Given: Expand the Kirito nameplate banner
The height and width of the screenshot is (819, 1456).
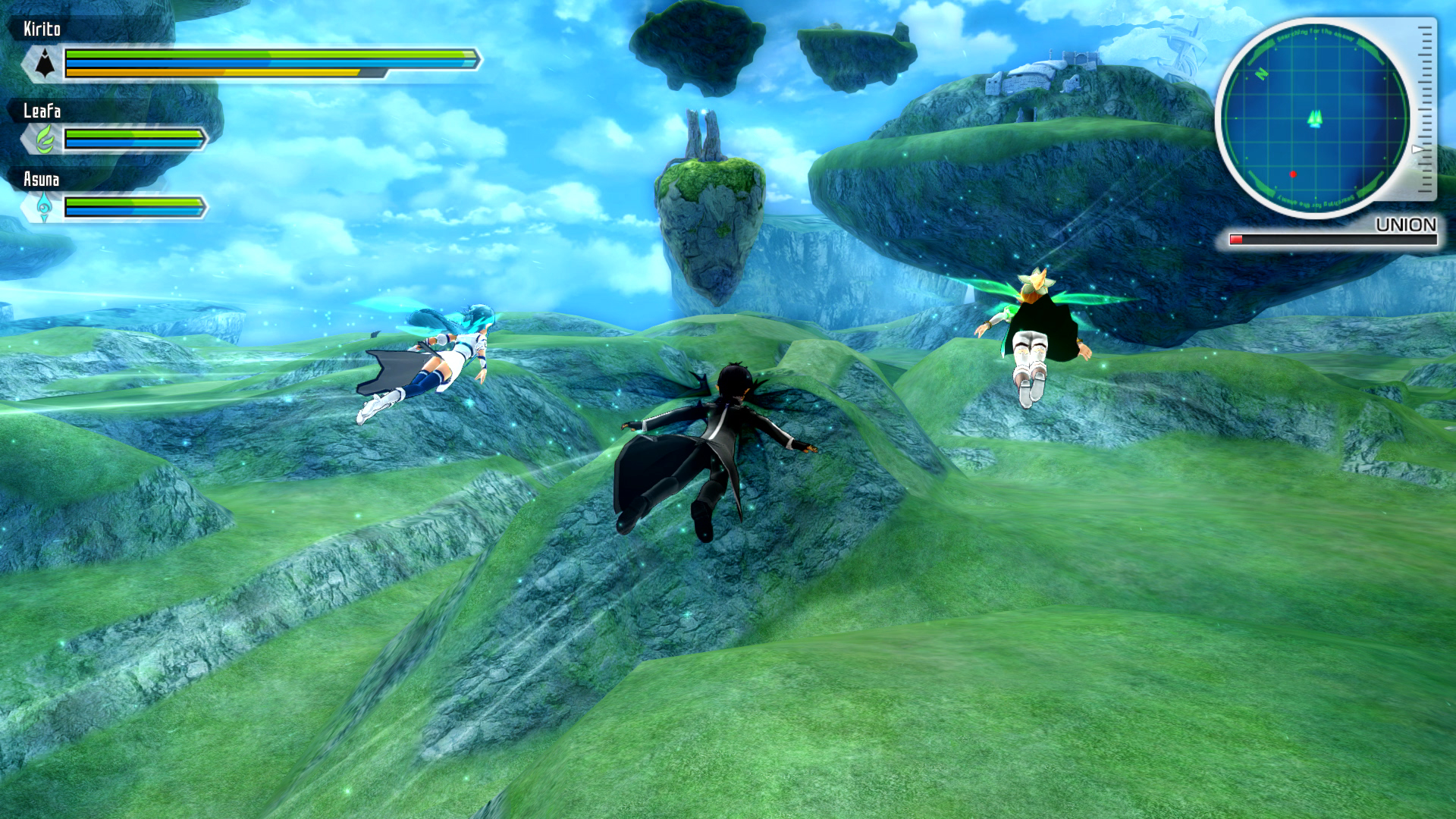Looking at the screenshot, I should 42,27.
